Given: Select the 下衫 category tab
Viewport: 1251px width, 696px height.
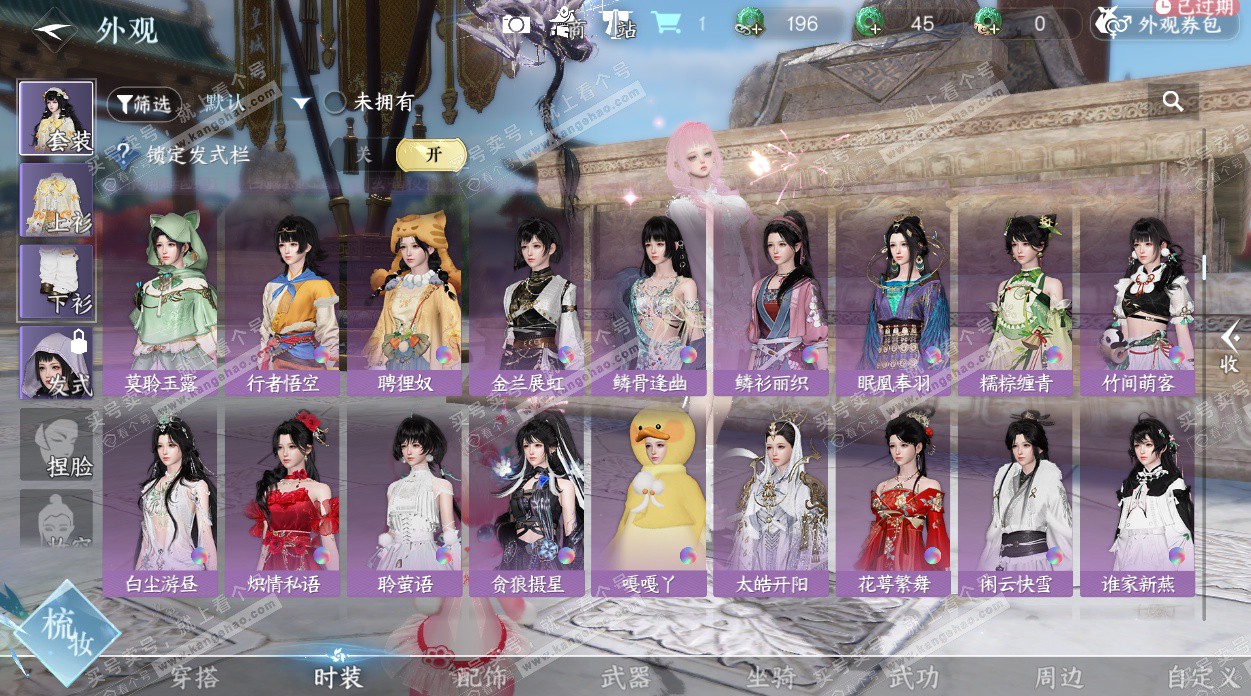Looking at the screenshot, I should [56, 282].
